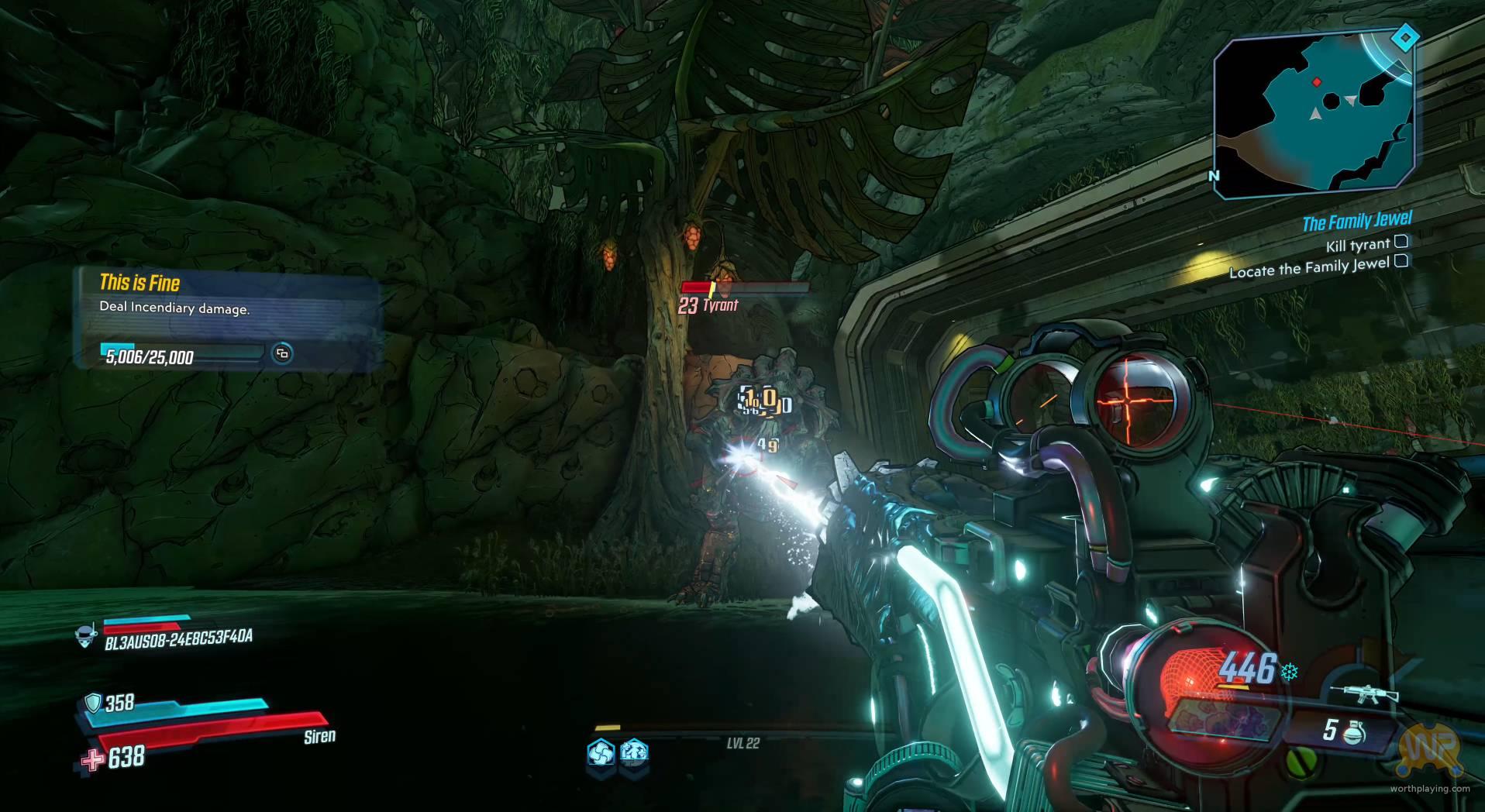Select the blue waypoint diamond on minimap

1404,38
